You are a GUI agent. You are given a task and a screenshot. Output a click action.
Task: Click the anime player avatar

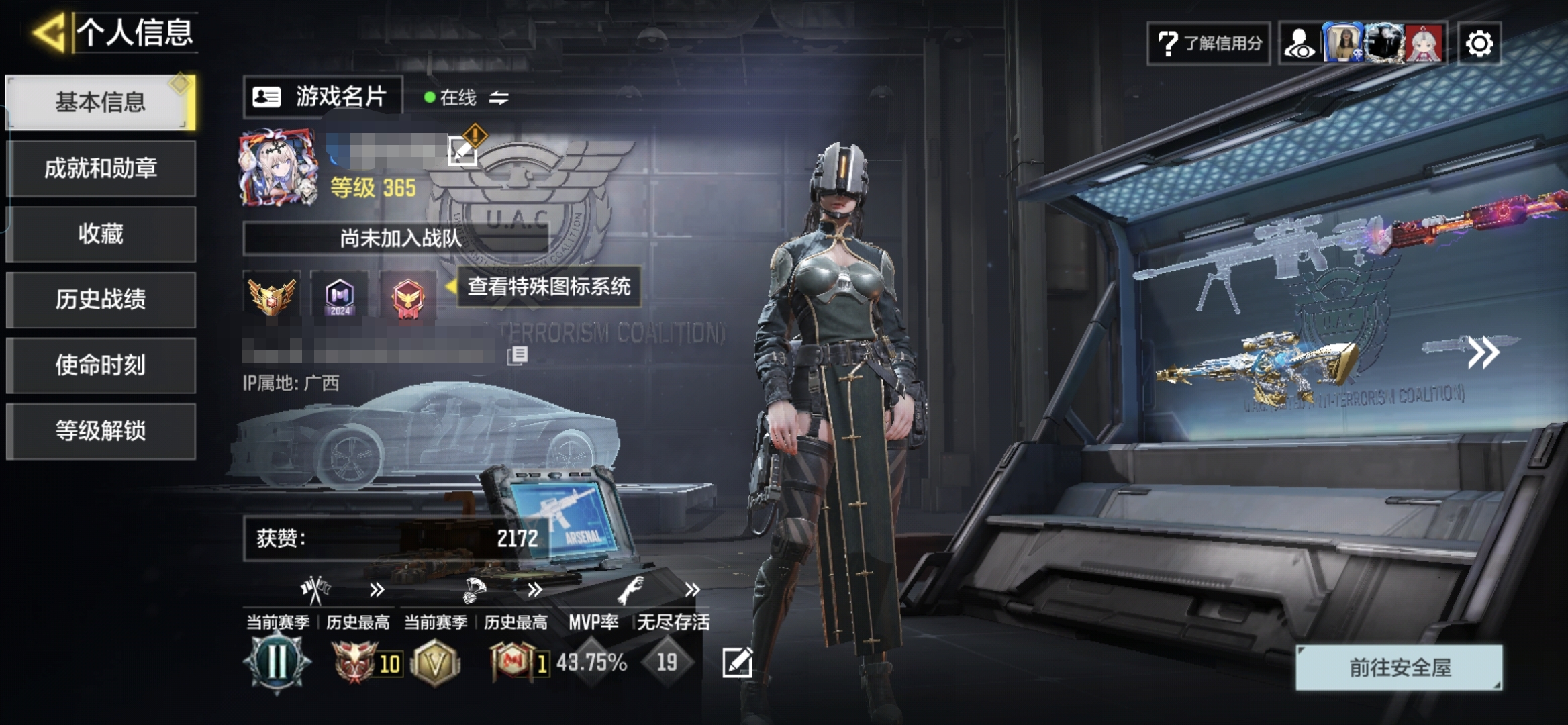coord(278,166)
